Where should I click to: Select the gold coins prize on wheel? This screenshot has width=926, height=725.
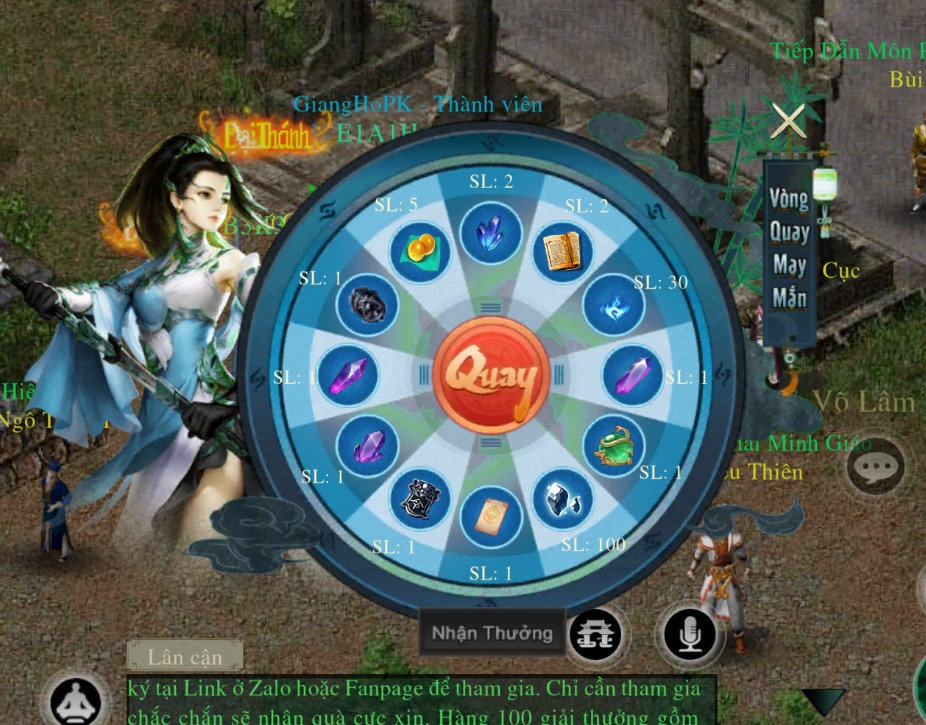pyautogui.click(x=419, y=250)
